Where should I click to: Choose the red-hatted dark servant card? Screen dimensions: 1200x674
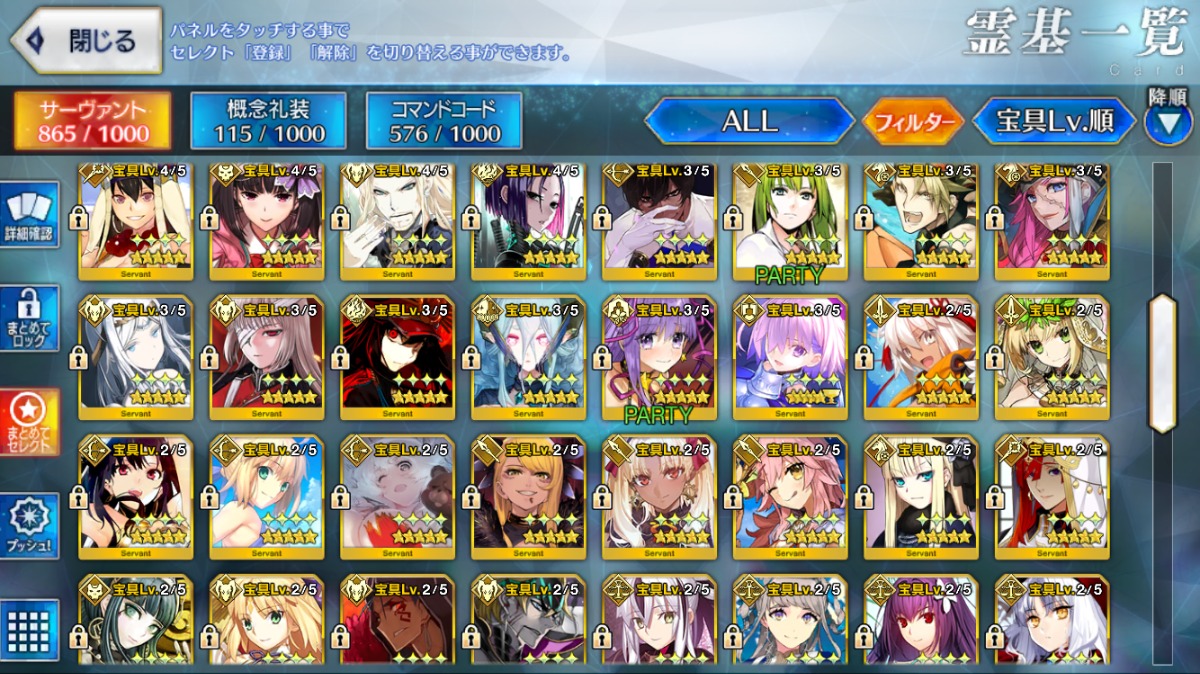coord(397,352)
